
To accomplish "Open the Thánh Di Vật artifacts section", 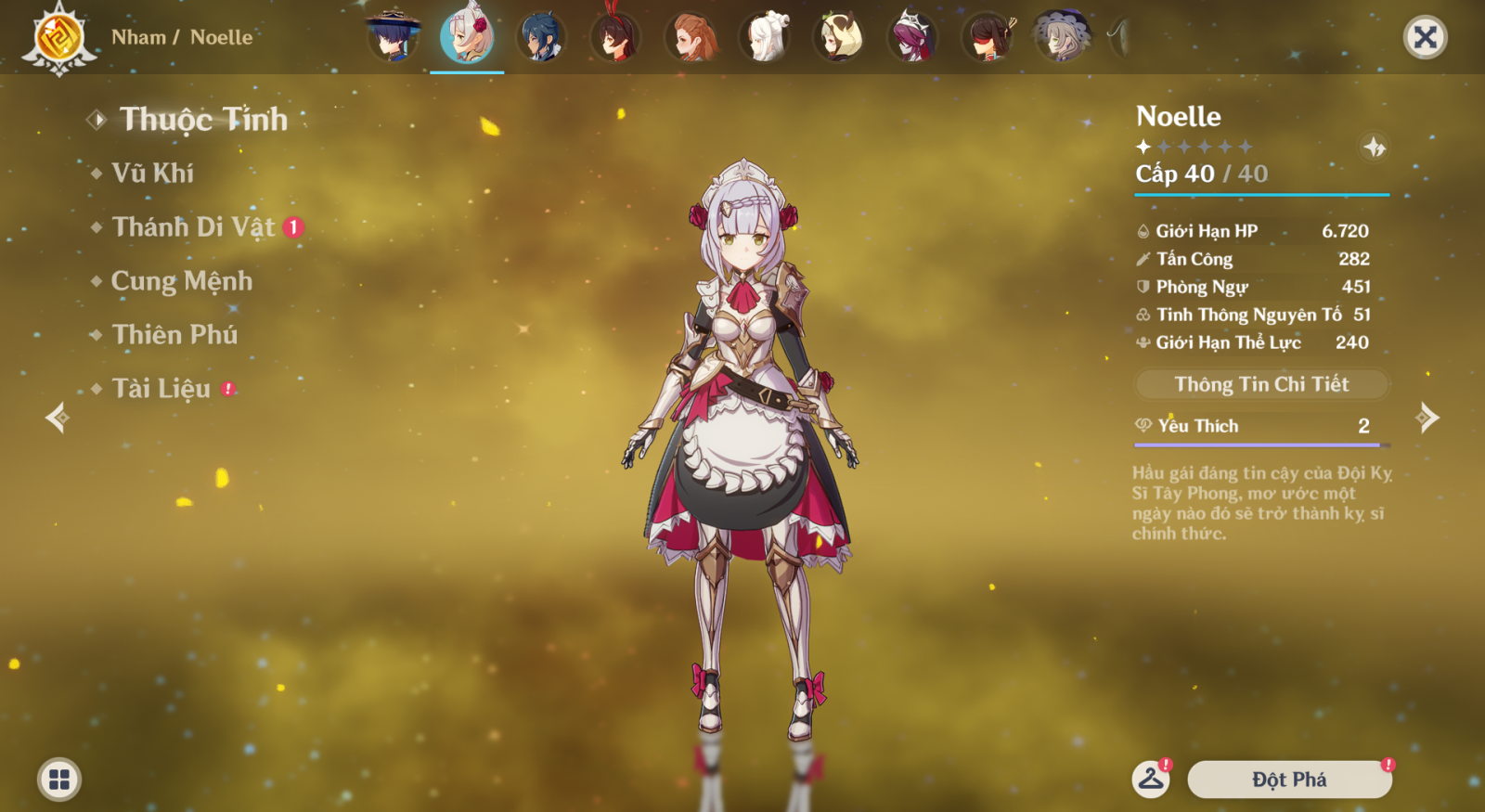I will pyautogui.click(x=193, y=227).
